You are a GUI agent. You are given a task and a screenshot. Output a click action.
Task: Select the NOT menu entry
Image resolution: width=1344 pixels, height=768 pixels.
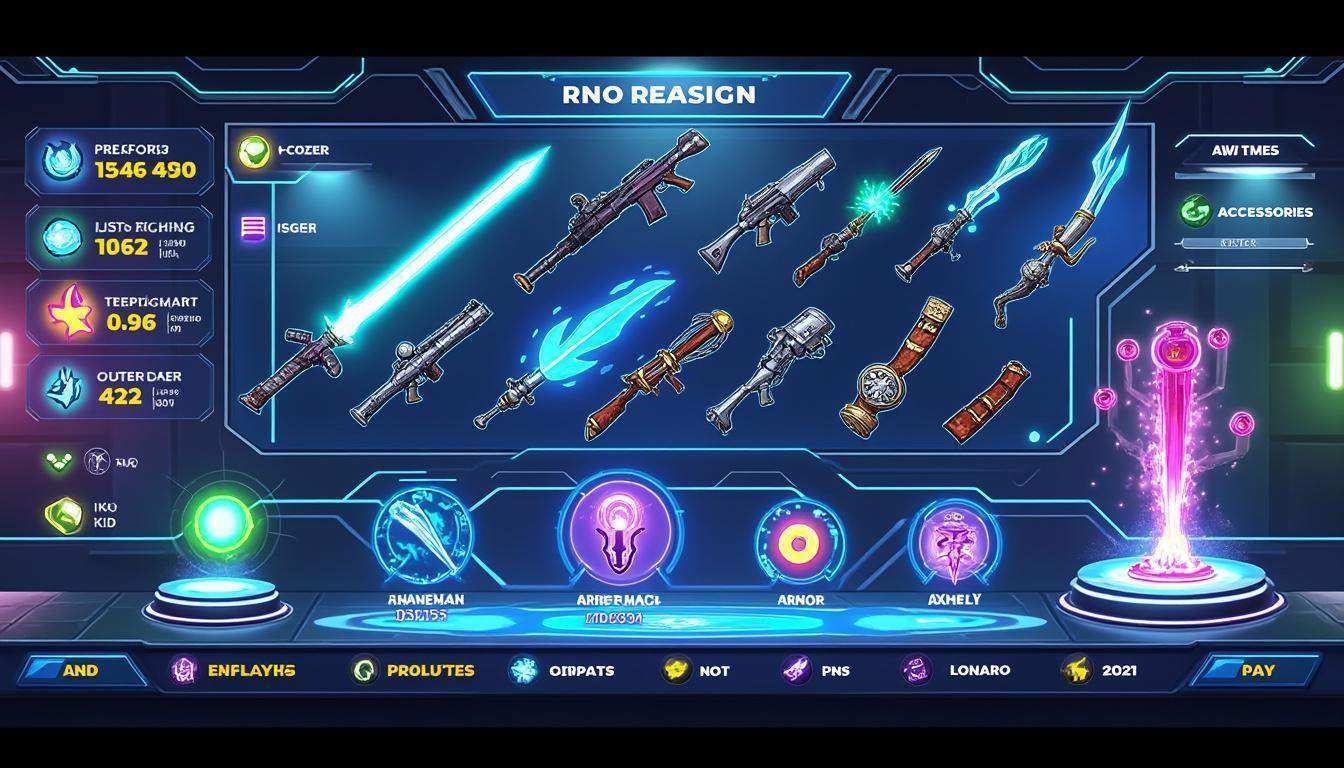[x=697, y=670]
